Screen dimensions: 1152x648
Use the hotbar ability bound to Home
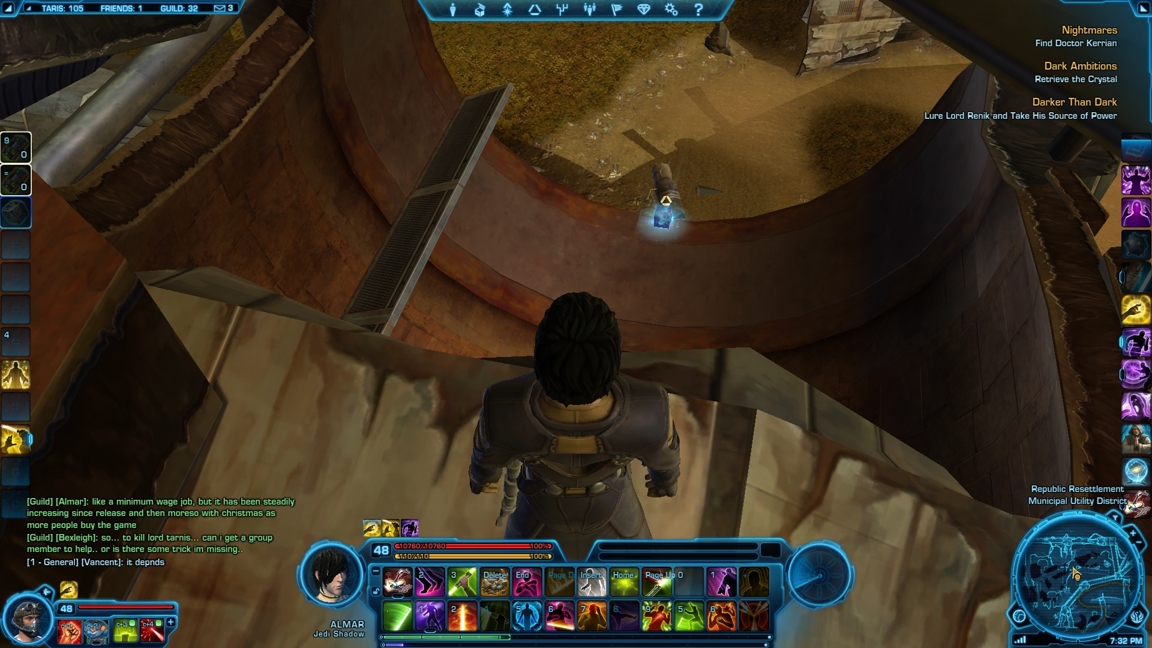coord(624,582)
